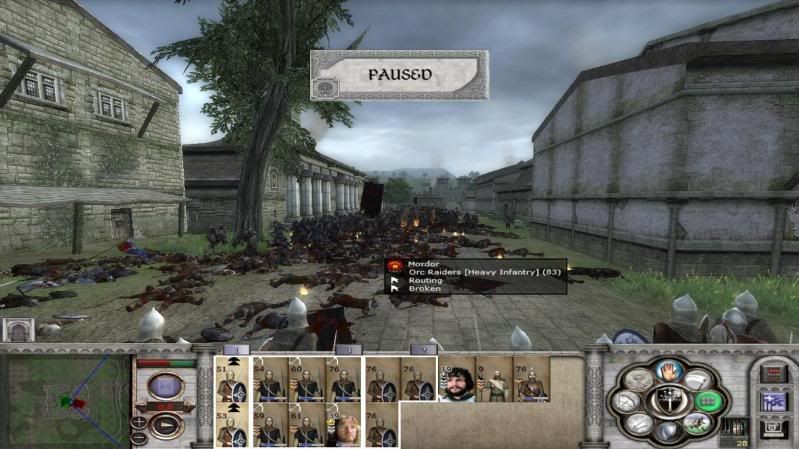The image size is (799, 449).
Task: Open the gate icon above the minimap
Action: point(17,329)
